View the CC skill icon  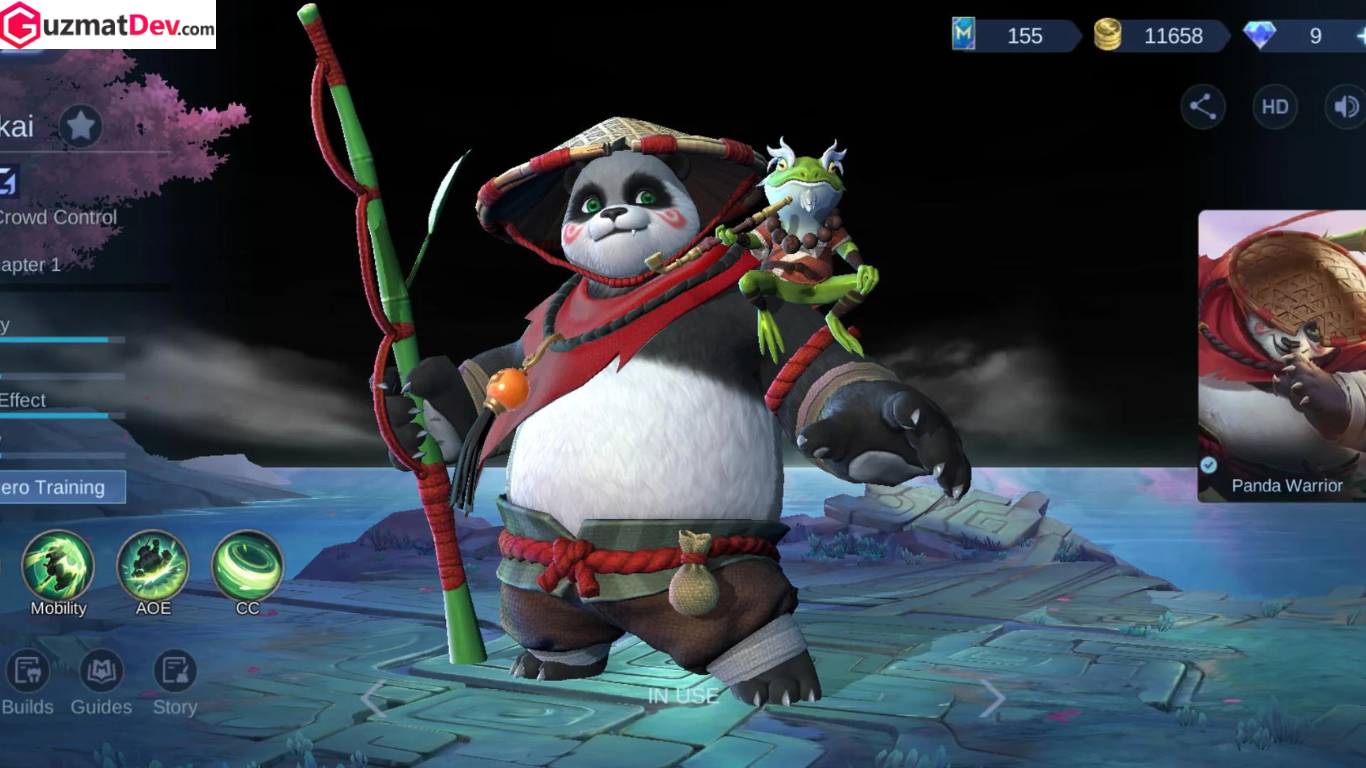(x=247, y=566)
